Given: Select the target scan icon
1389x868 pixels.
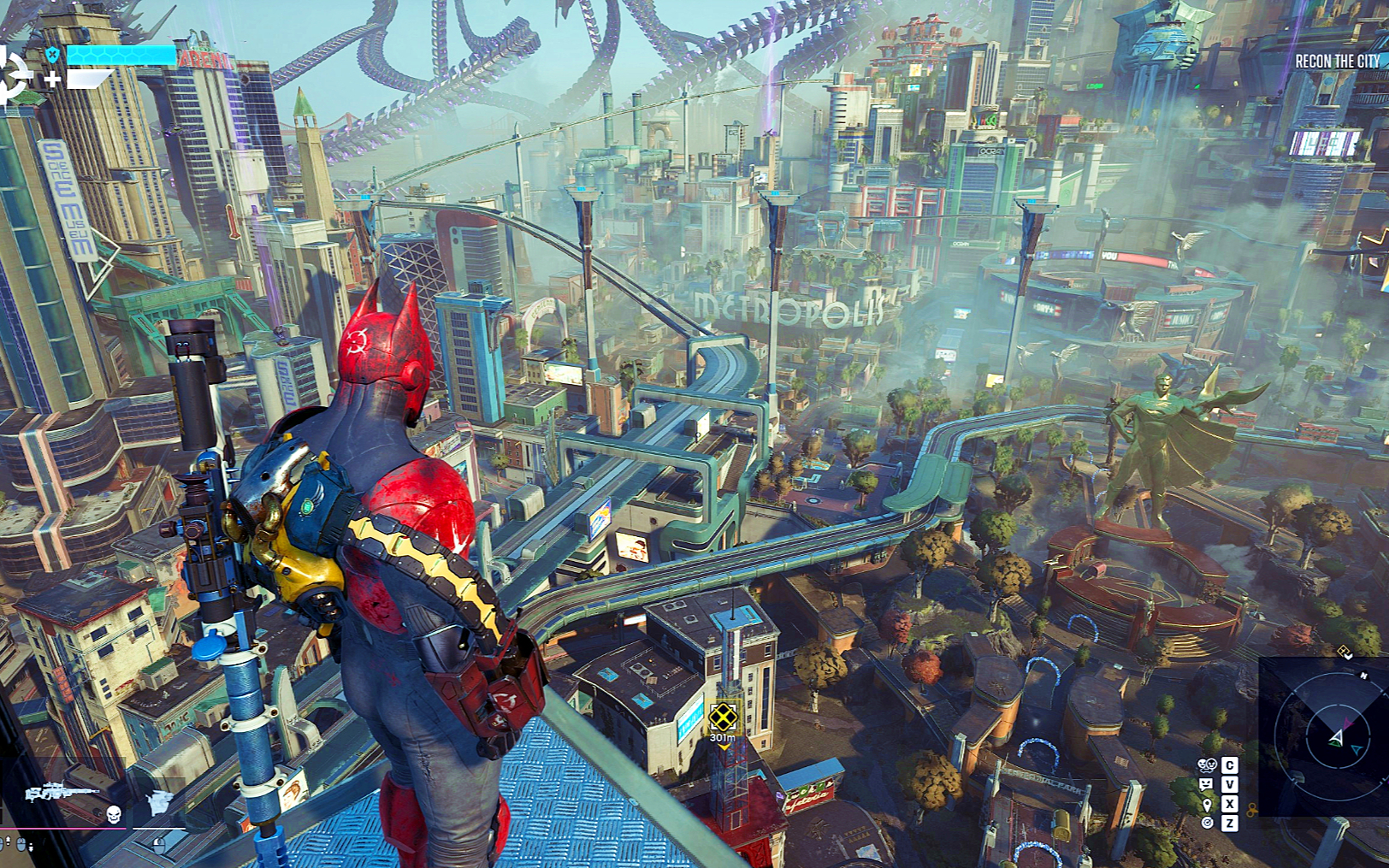Looking at the screenshot, I should [1207, 823].
